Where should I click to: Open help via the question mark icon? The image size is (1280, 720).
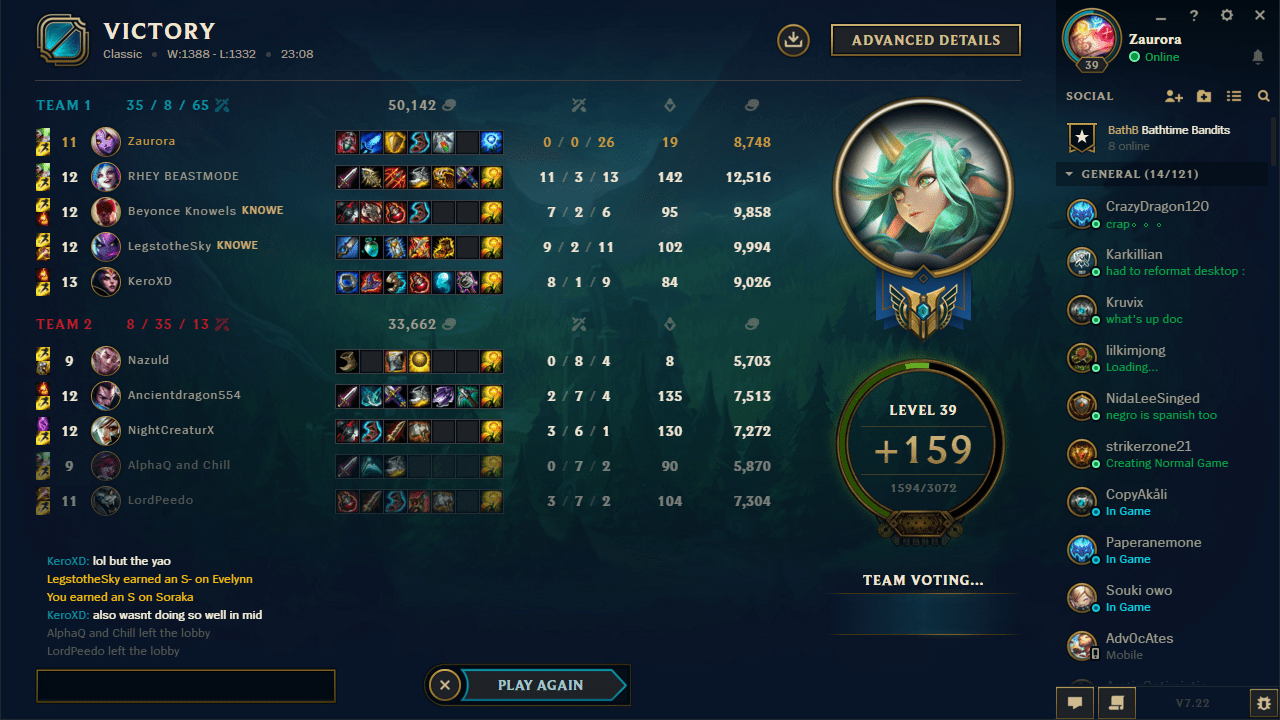(1194, 16)
